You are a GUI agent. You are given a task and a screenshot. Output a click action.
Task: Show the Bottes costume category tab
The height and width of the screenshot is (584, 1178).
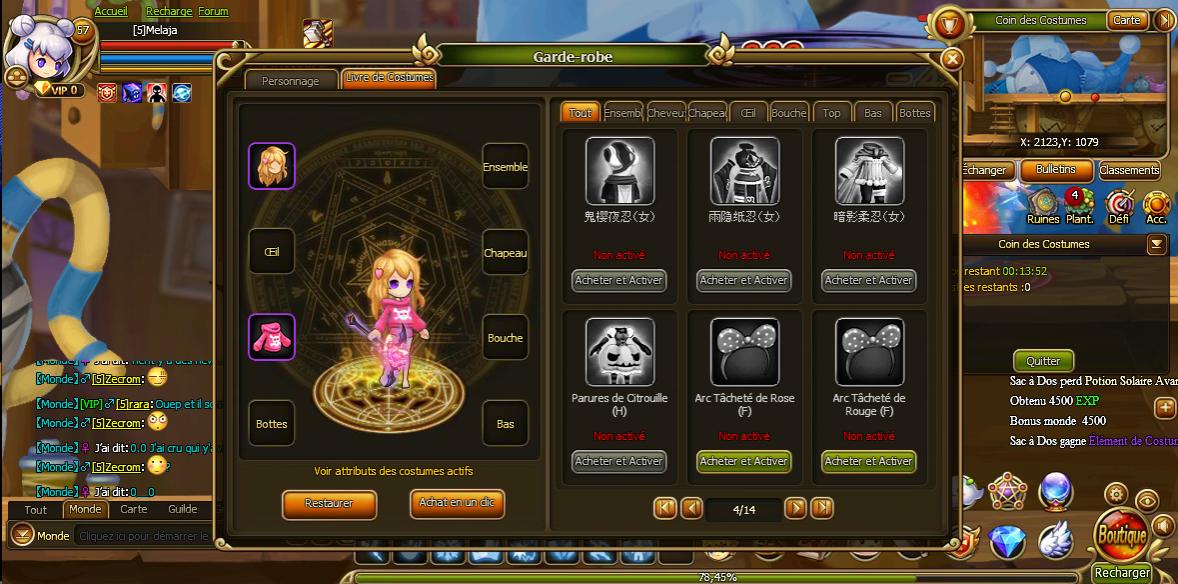point(914,113)
